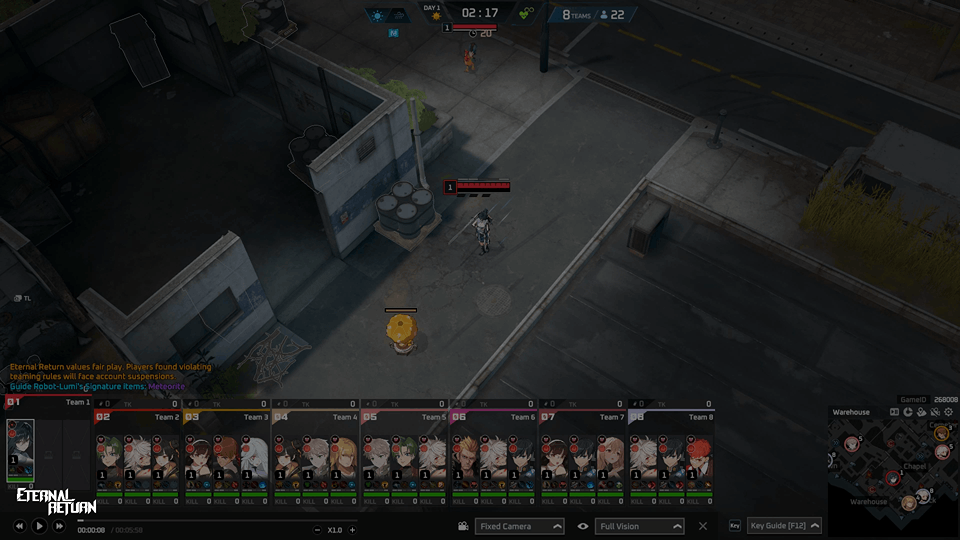This screenshot has width=960, height=540.
Task: Decrease replay speed with the minus button
Action: point(317,530)
